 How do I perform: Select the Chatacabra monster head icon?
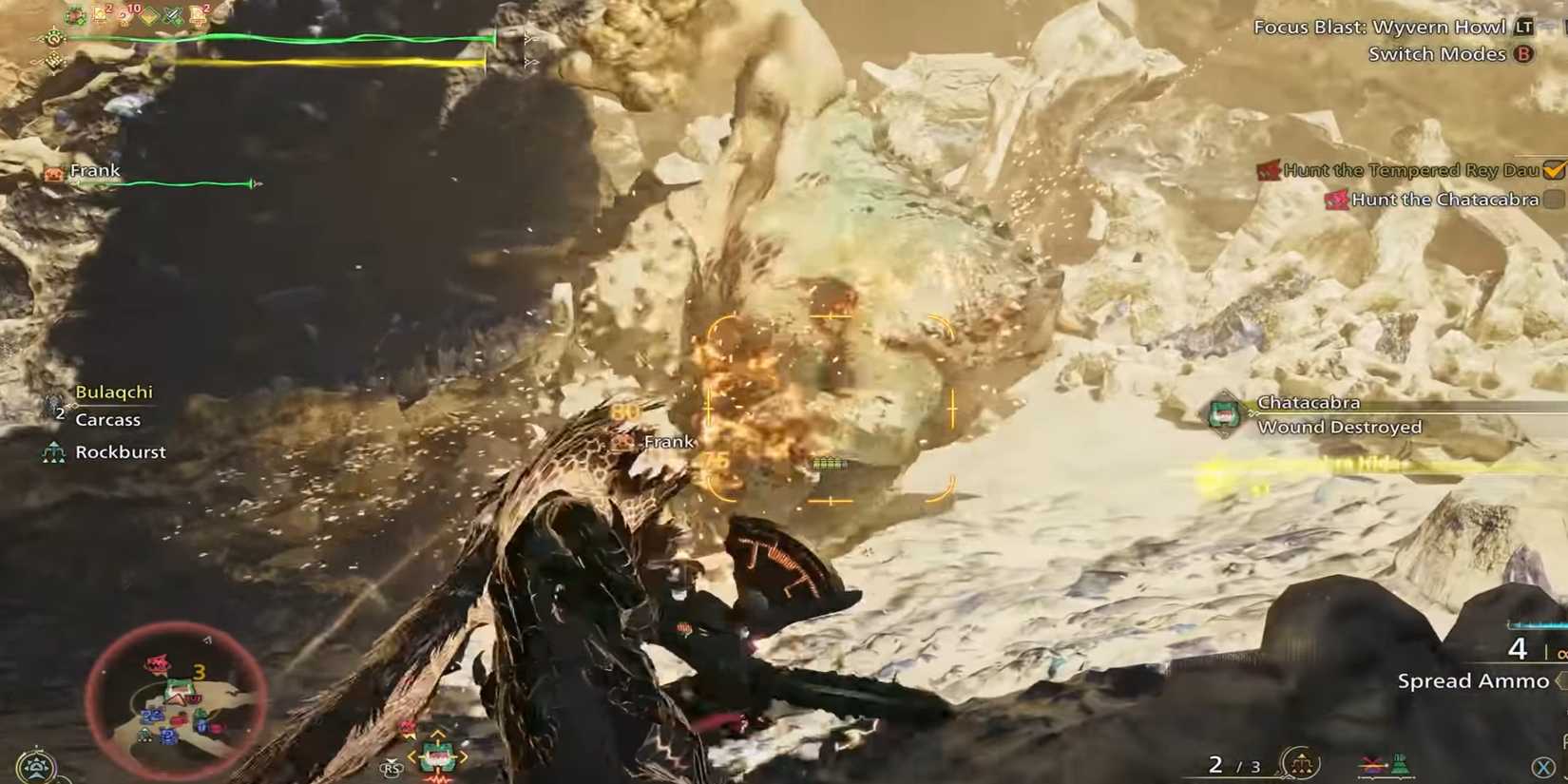[x=1224, y=413]
